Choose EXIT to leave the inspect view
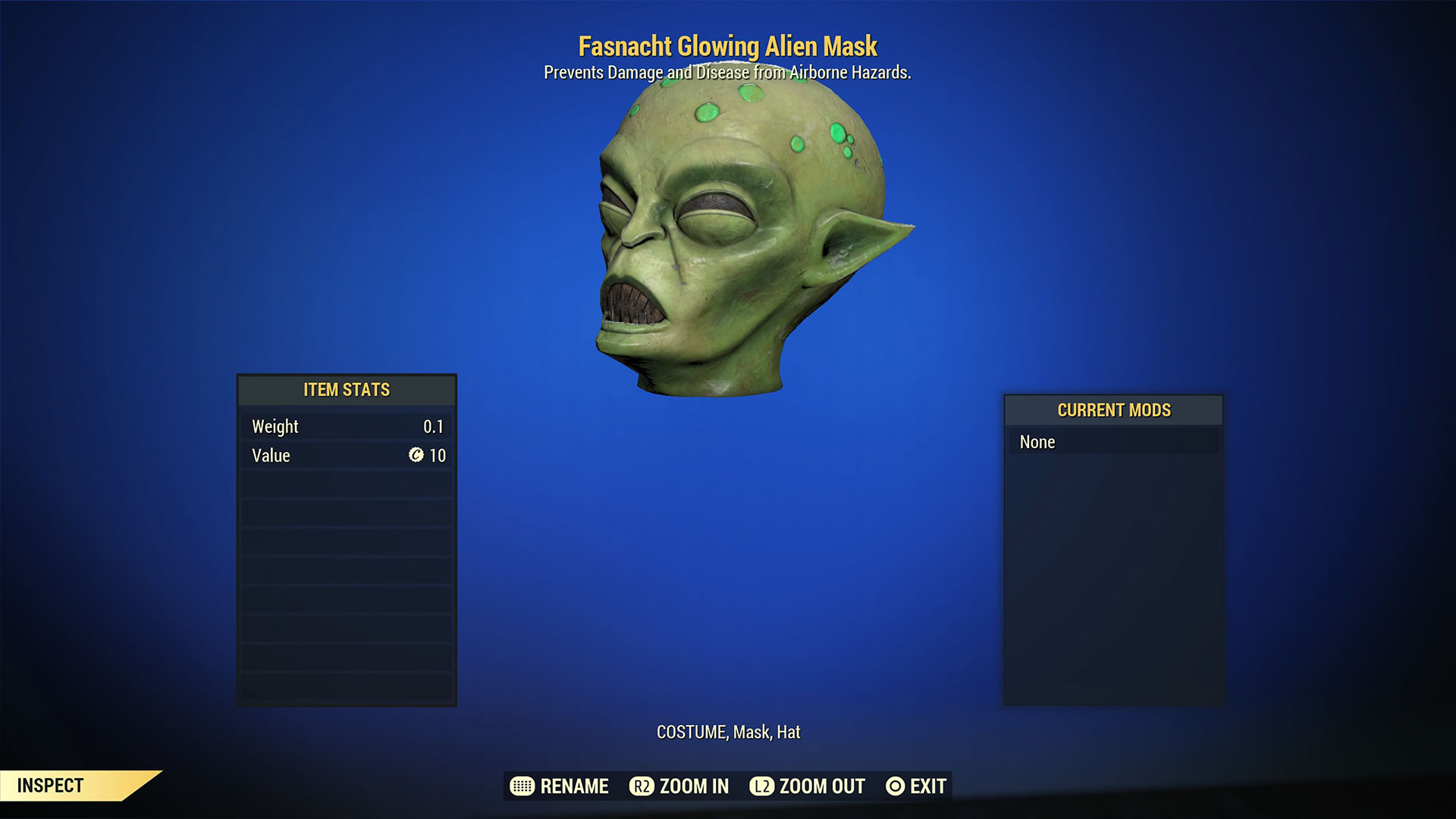1456x819 pixels. point(927,786)
